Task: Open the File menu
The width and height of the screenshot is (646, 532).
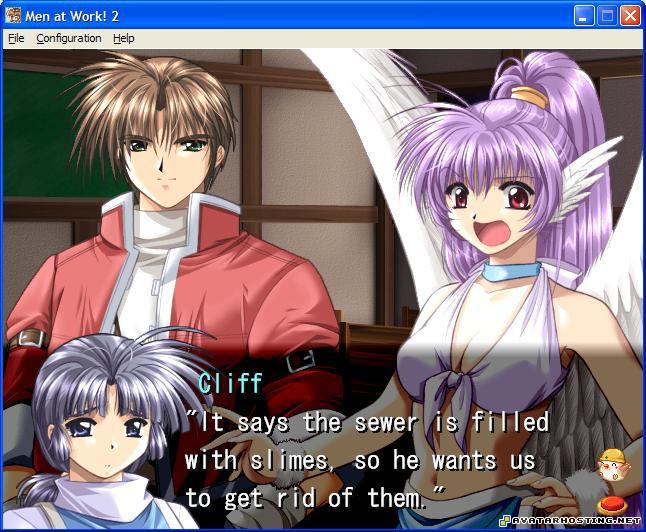Action: (x=16, y=38)
